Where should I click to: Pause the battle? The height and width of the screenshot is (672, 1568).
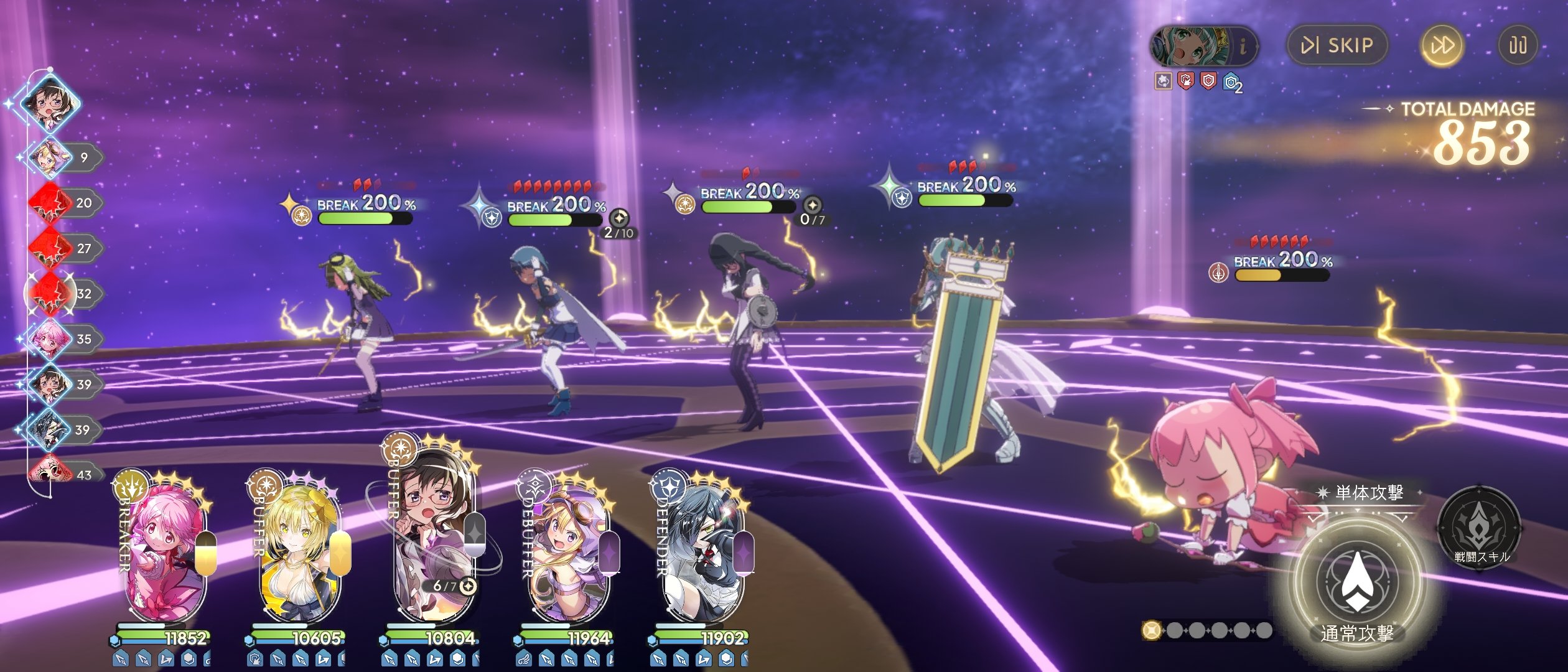(x=1517, y=45)
